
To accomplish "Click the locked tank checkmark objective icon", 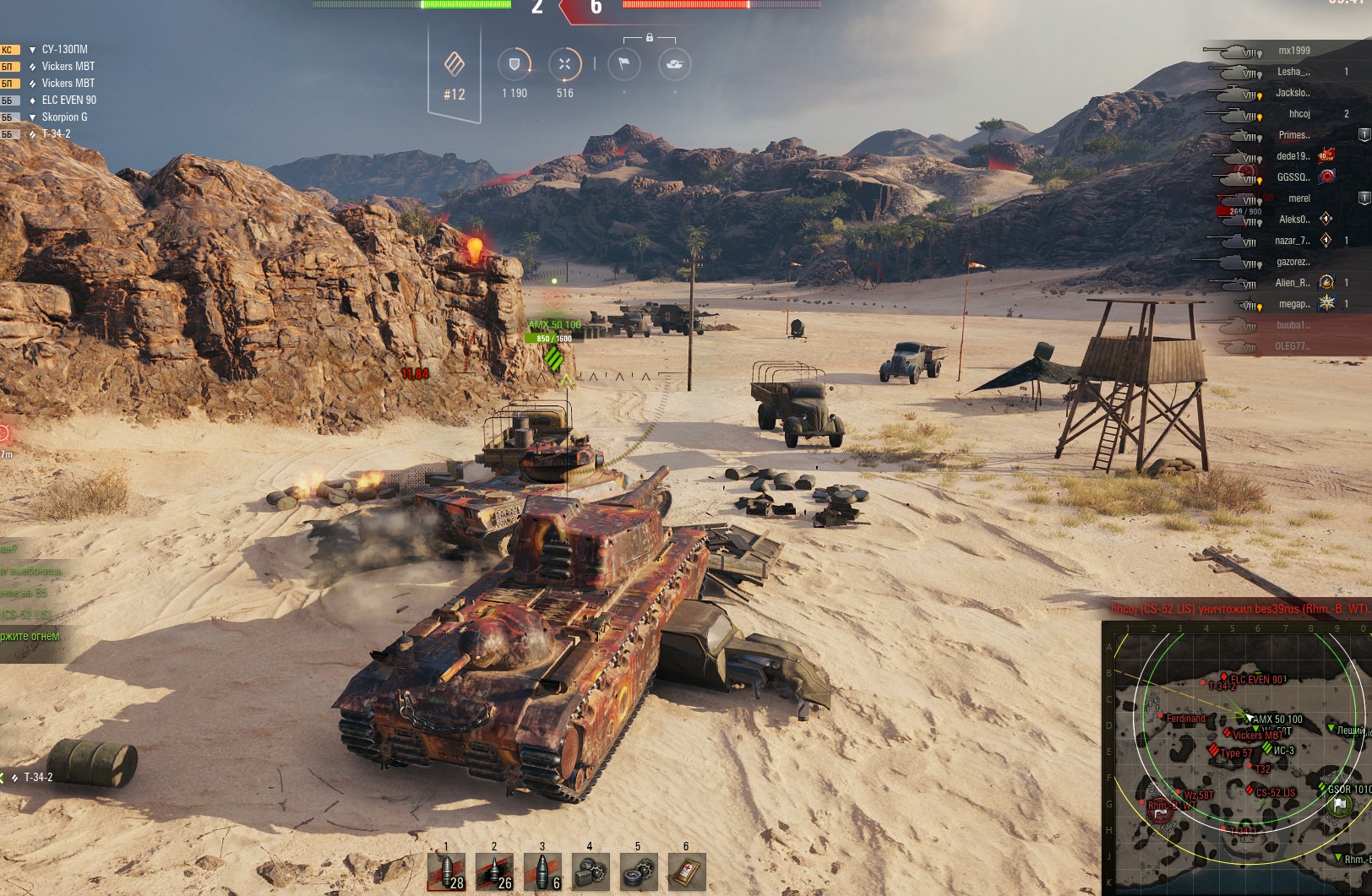I will click(674, 64).
